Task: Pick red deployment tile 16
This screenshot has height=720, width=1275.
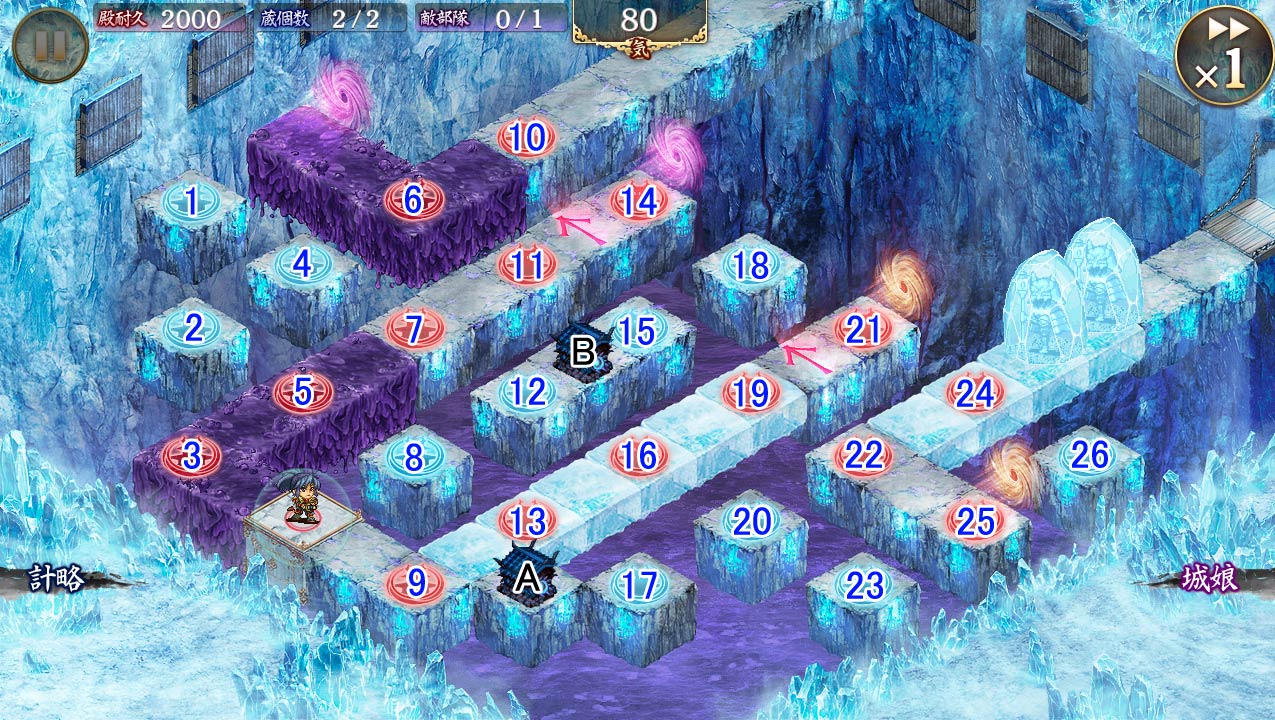Action: [638, 457]
